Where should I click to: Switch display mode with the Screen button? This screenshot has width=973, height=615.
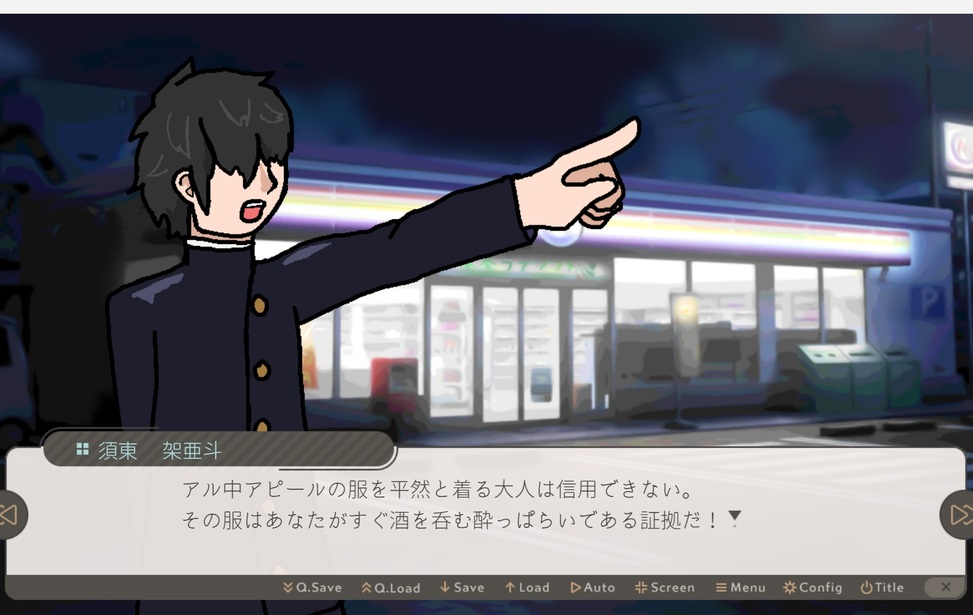pyautogui.click(x=665, y=588)
